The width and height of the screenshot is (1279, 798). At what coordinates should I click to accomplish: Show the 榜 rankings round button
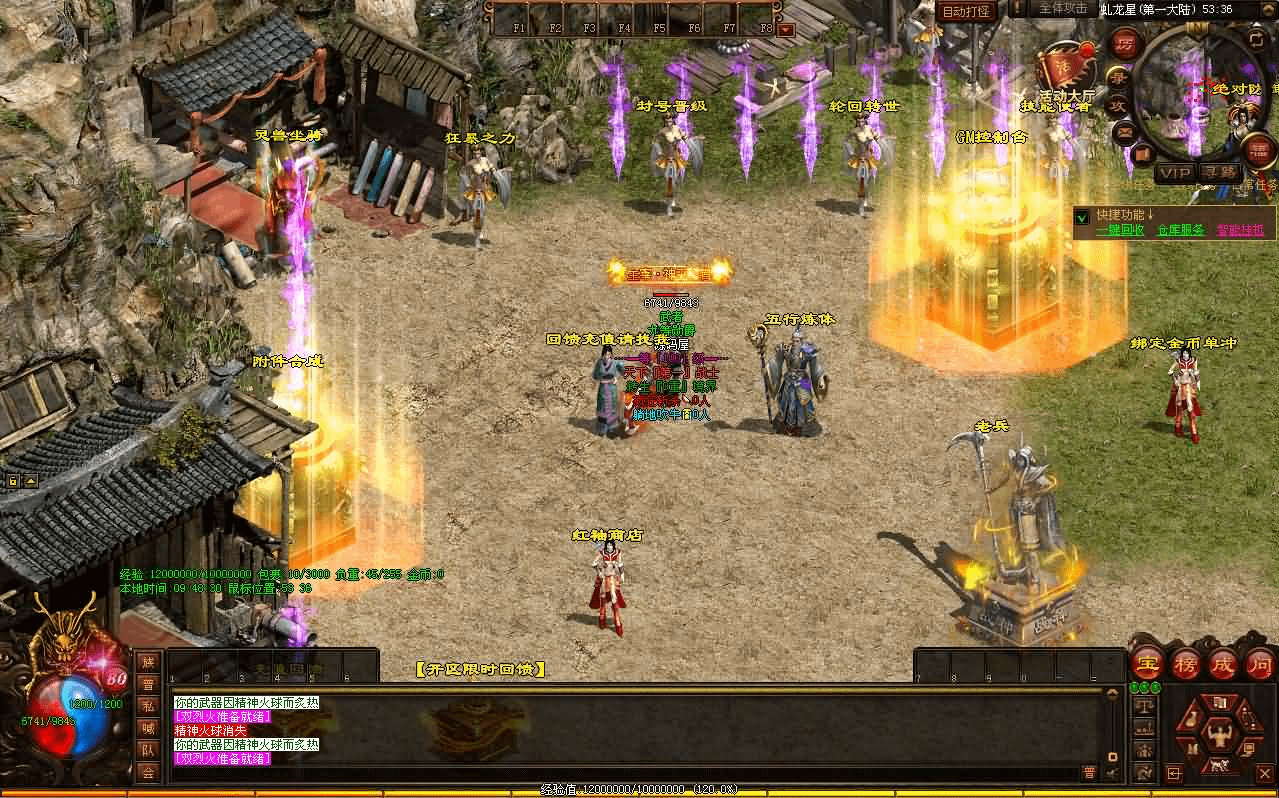click(1185, 663)
